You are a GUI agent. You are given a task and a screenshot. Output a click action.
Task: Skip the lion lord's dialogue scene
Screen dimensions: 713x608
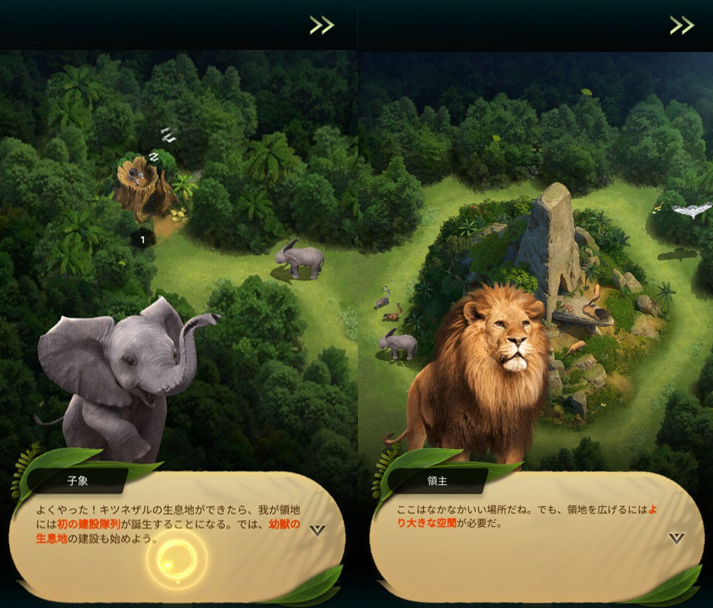(x=681, y=25)
